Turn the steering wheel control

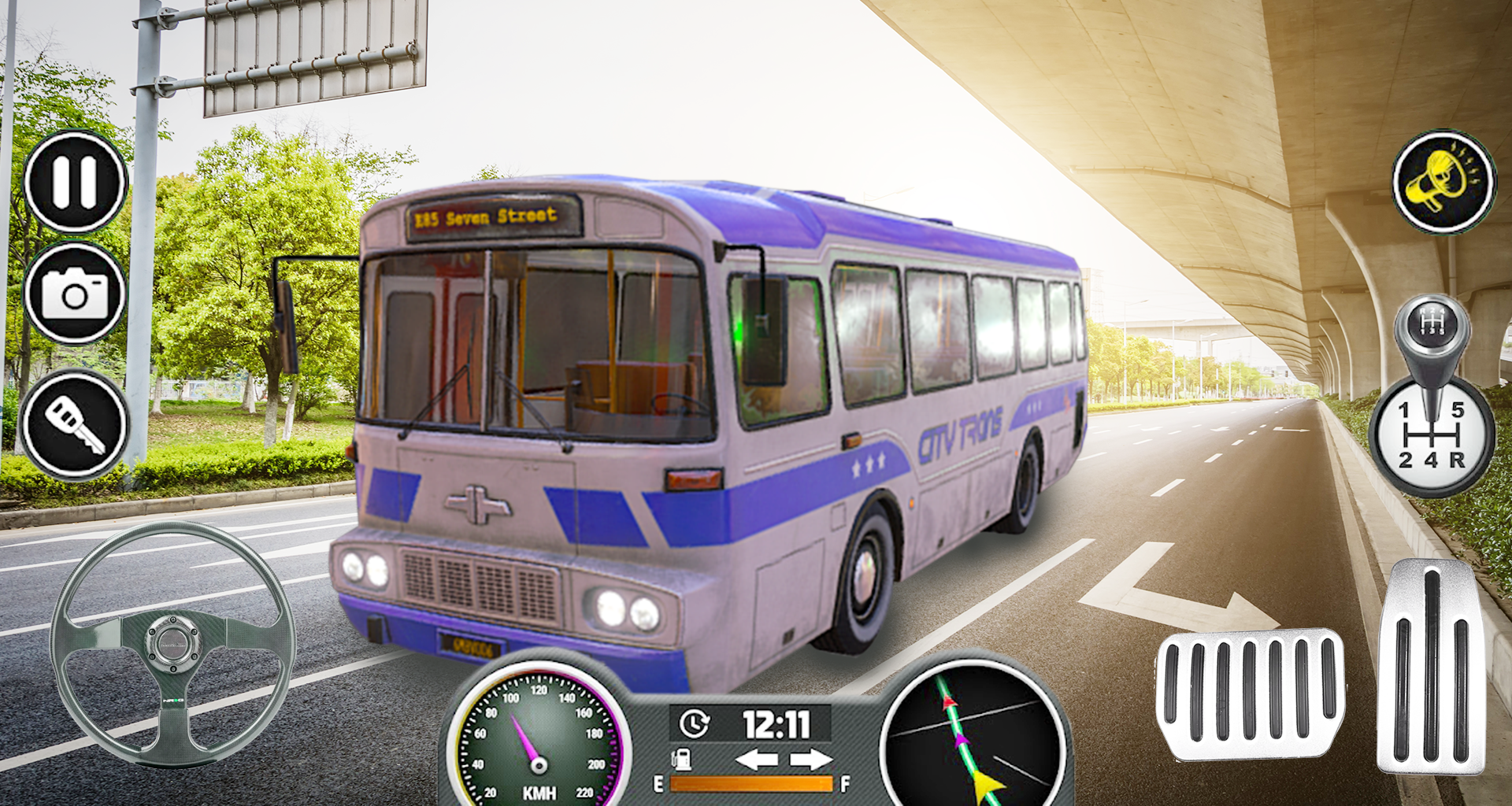click(172, 644)
